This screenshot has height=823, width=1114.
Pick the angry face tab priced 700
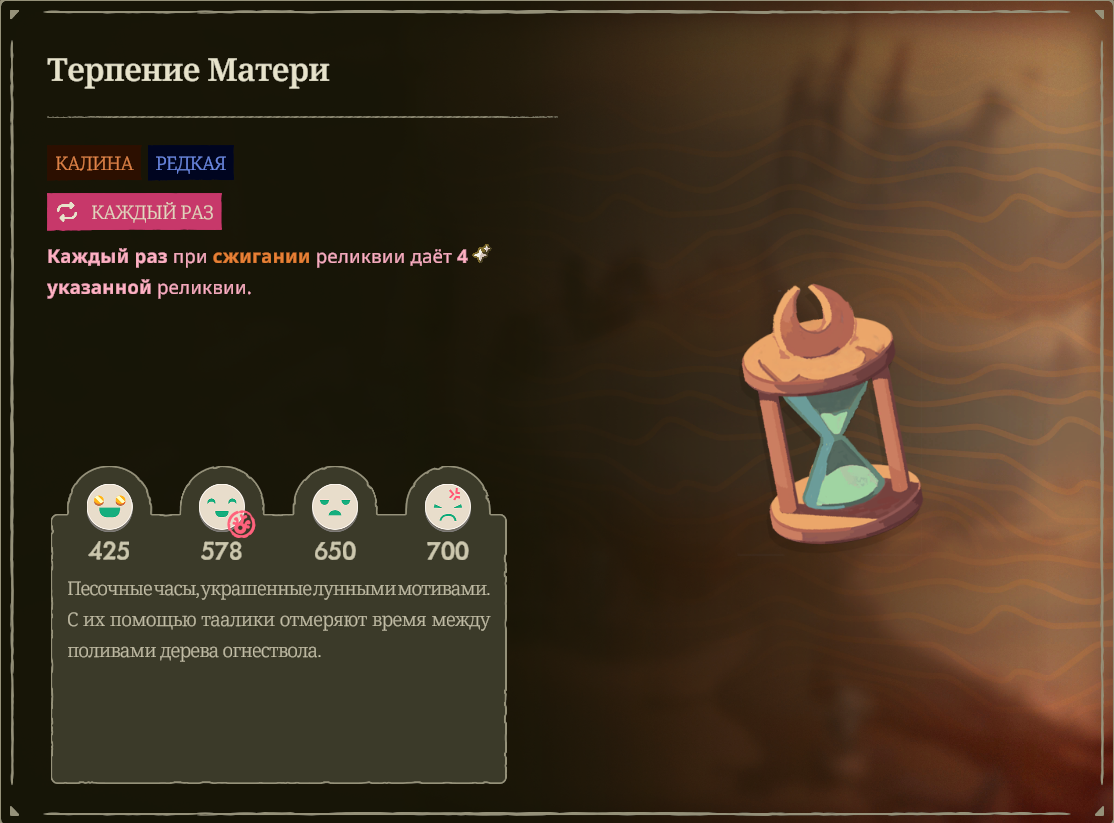click(447, 508)
